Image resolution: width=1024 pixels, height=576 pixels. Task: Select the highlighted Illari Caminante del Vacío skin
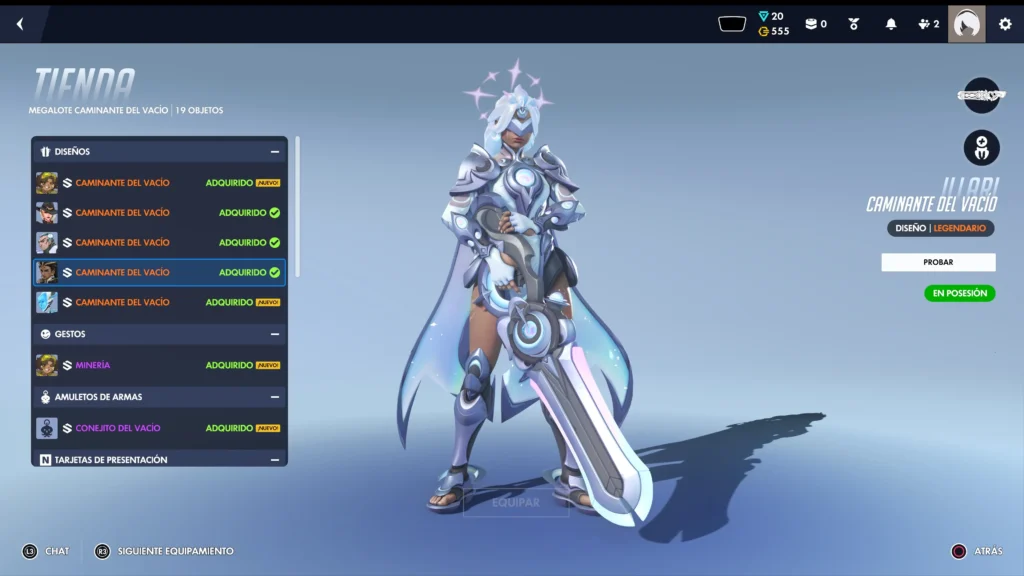(x=159, y=272)
